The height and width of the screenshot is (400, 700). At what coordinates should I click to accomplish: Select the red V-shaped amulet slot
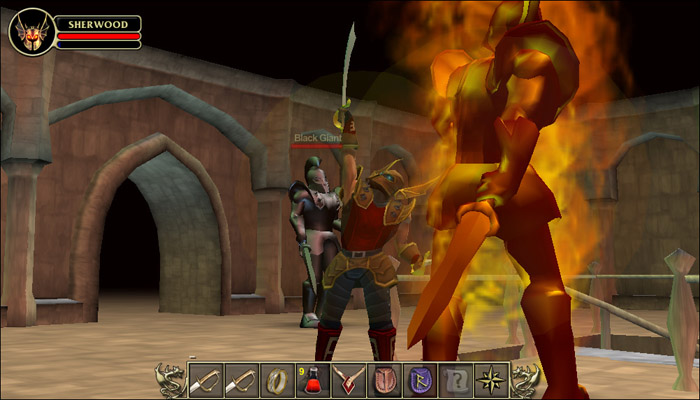[349, 380]
